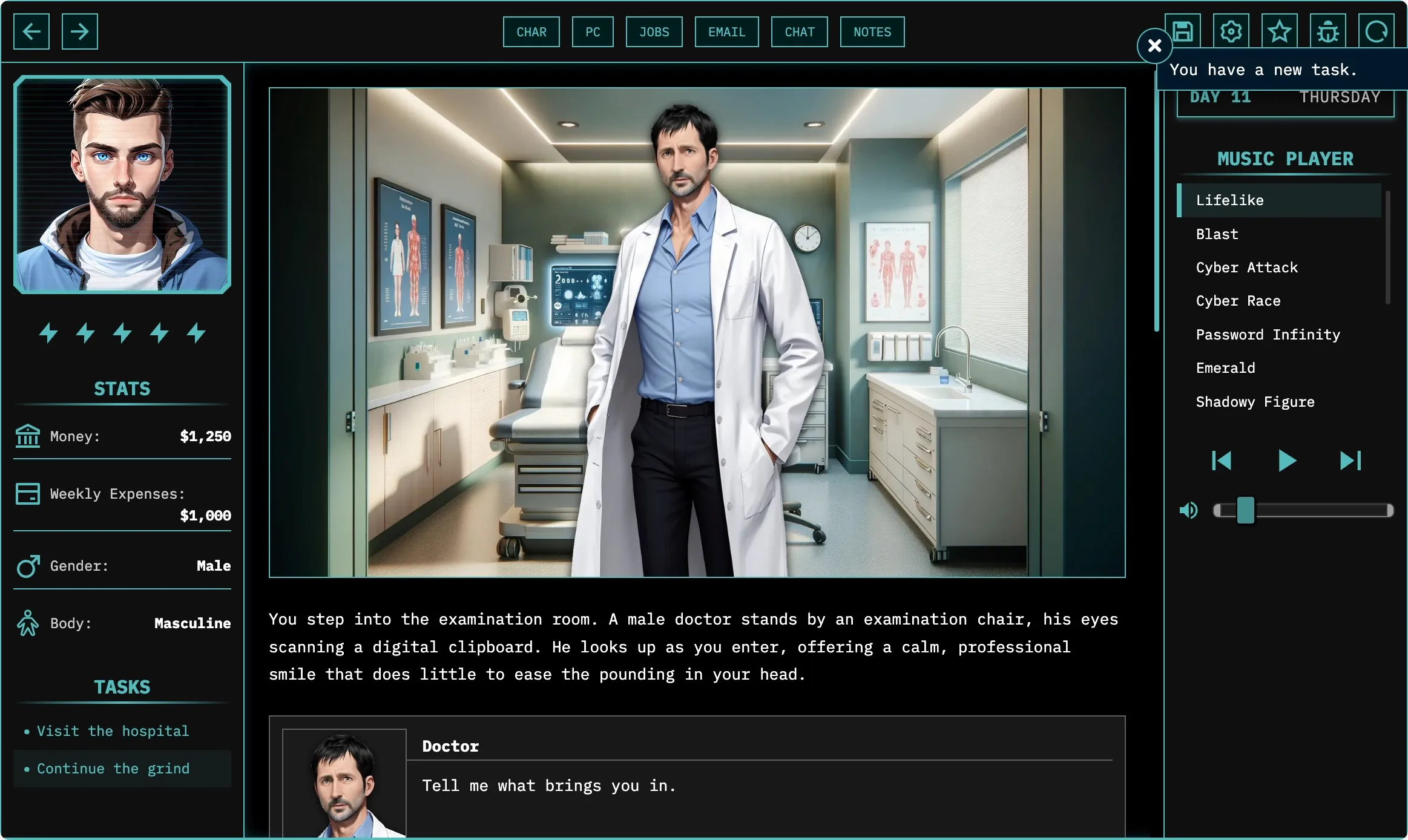
Task: Check the EMAIL menu
Action: click(x=726, y=32)
